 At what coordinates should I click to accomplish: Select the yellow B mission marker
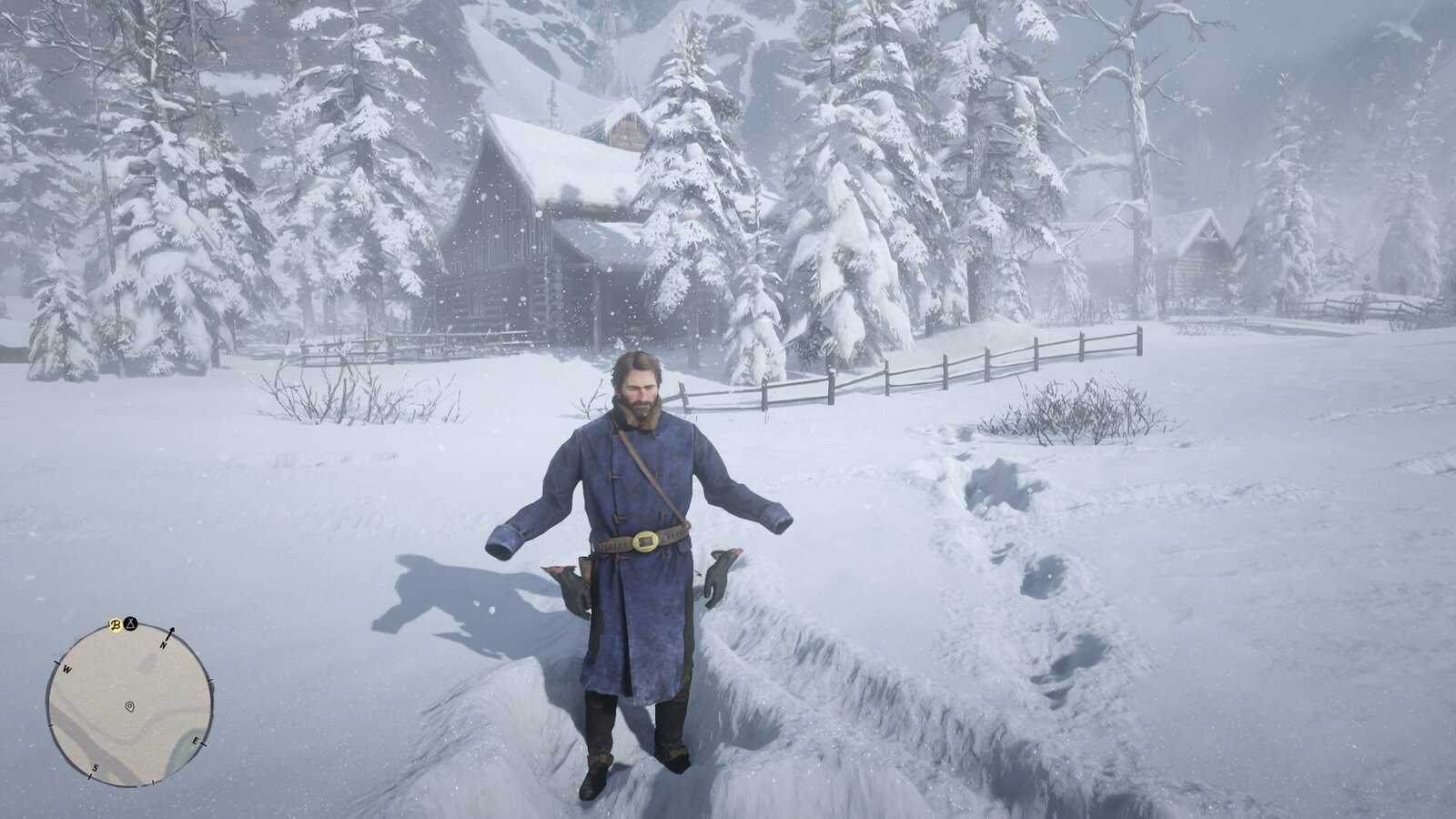116,625
